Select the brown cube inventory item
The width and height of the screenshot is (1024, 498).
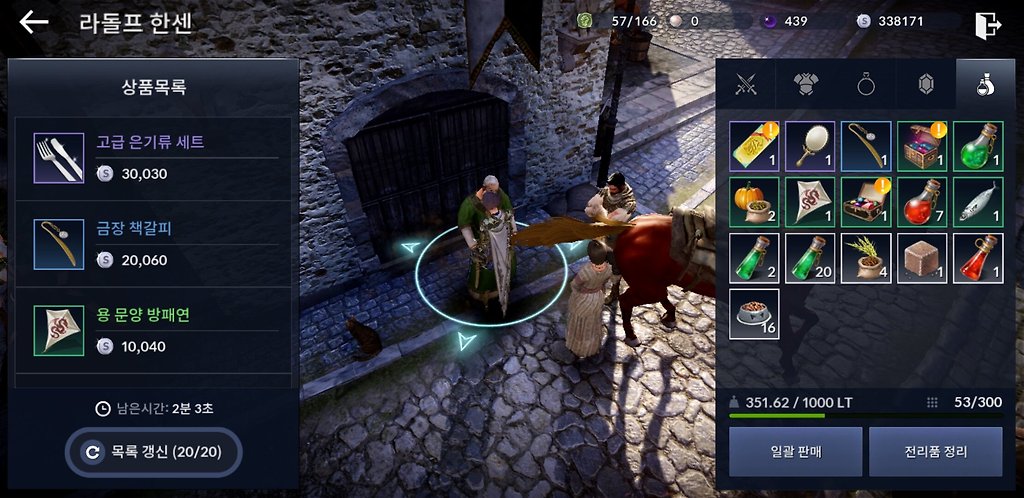tap(922, 258)
